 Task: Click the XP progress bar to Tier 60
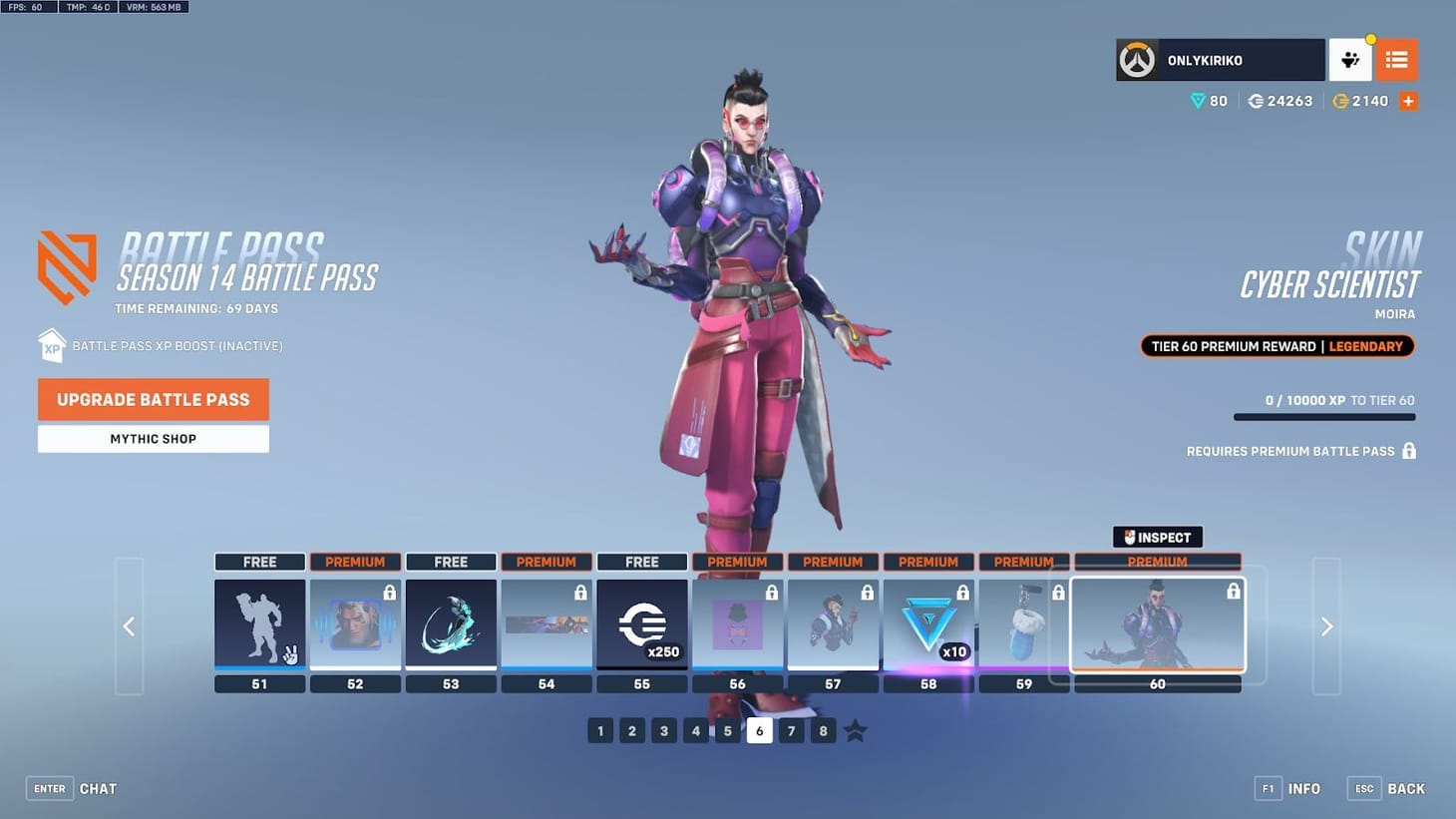[1324, 417]
